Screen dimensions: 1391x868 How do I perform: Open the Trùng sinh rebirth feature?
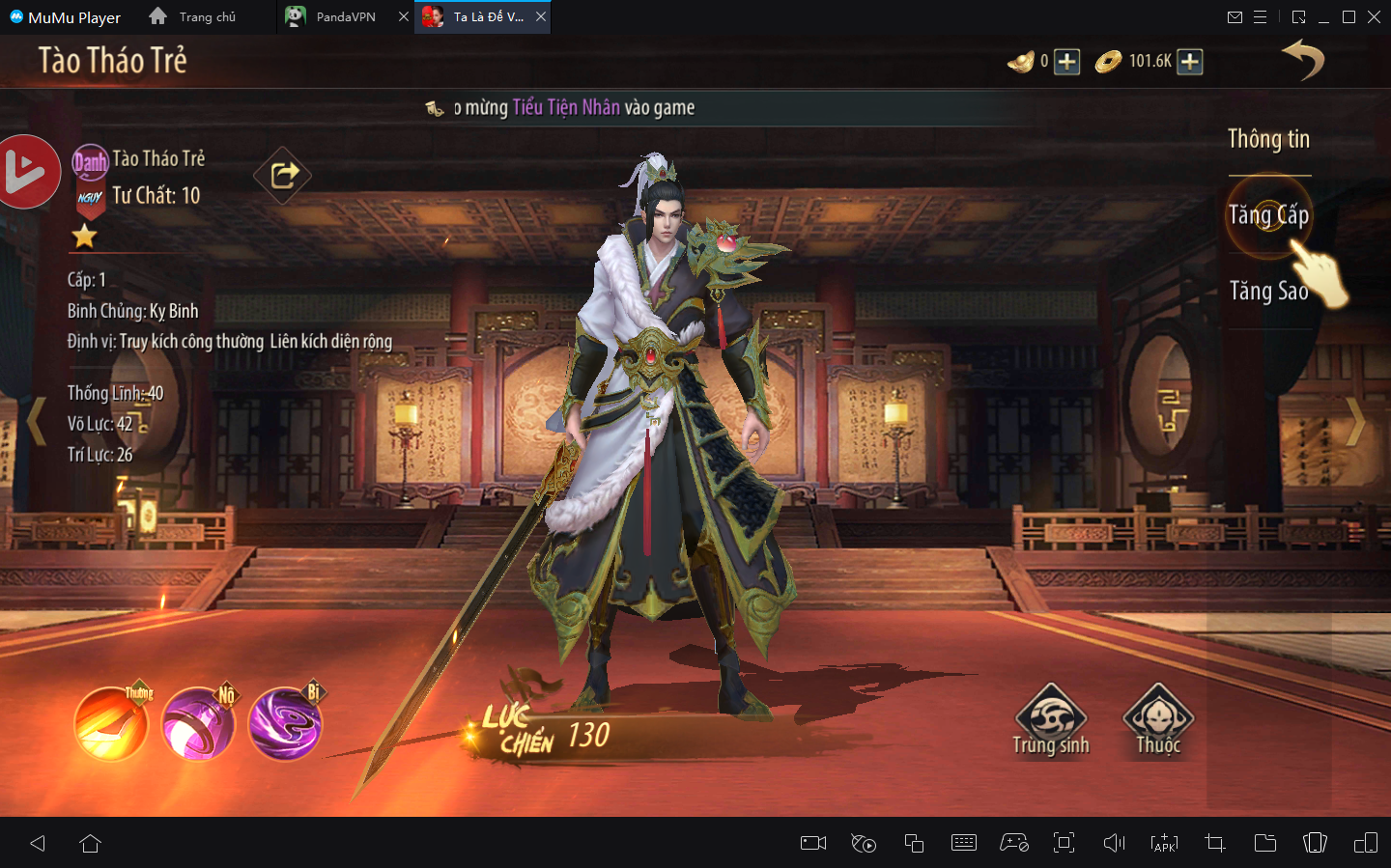(1051, 720)
